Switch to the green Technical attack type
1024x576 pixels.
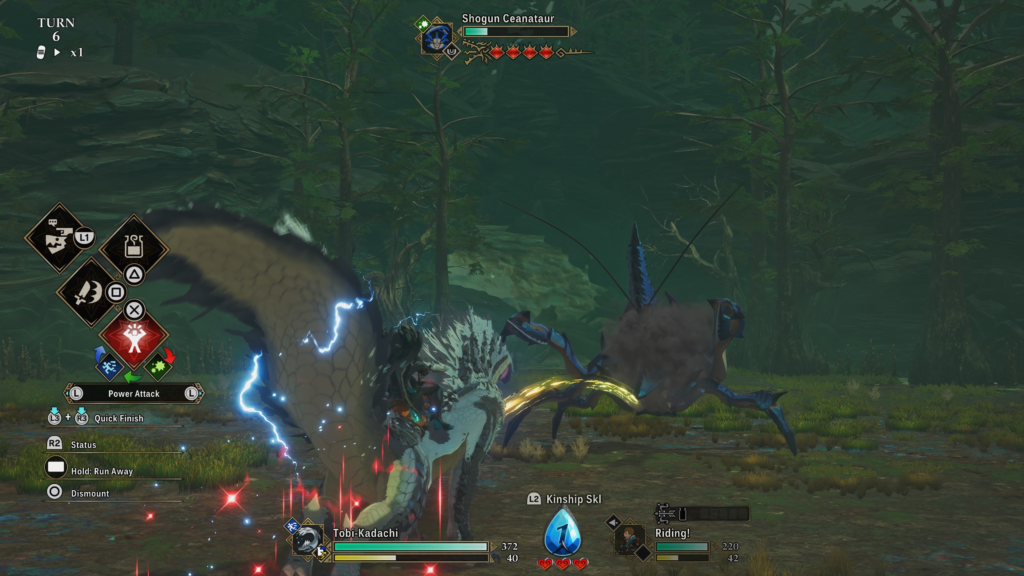click(x=158, y=365)
